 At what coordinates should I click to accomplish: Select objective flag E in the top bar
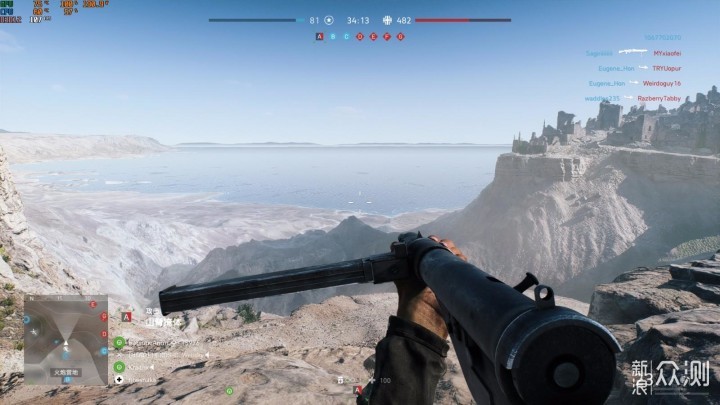[373, 36]
